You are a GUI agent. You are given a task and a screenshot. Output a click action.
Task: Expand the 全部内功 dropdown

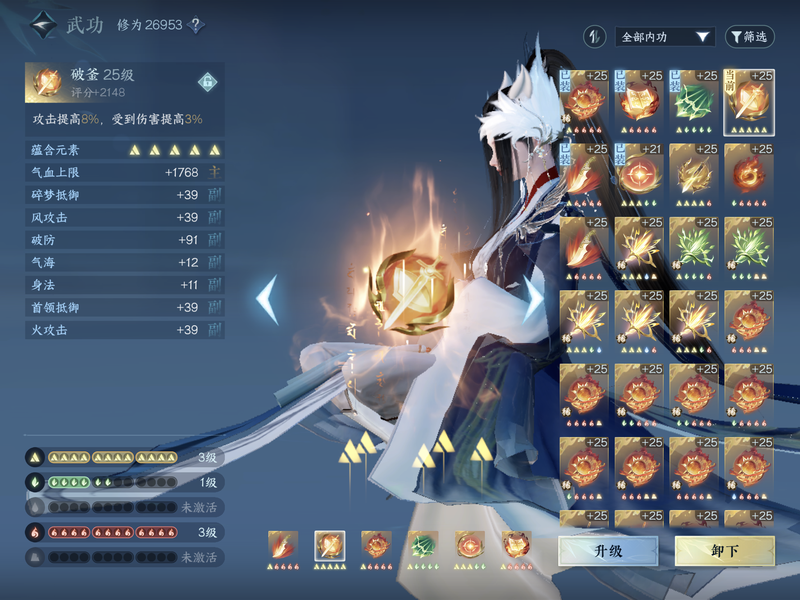664,37
